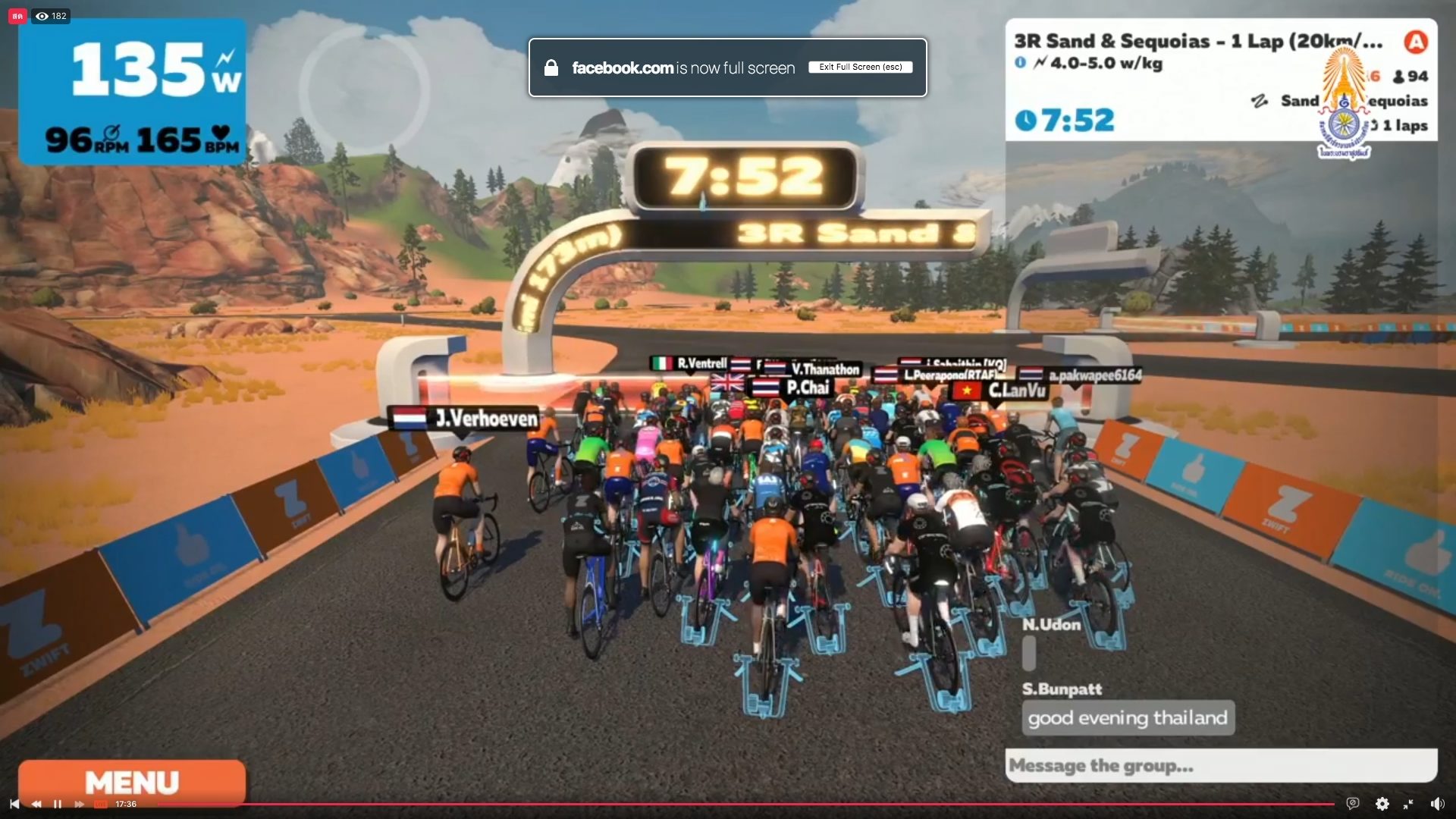Click the Exit Full Screen button
Screen dimensions: 1456x819
coord(860,67)
